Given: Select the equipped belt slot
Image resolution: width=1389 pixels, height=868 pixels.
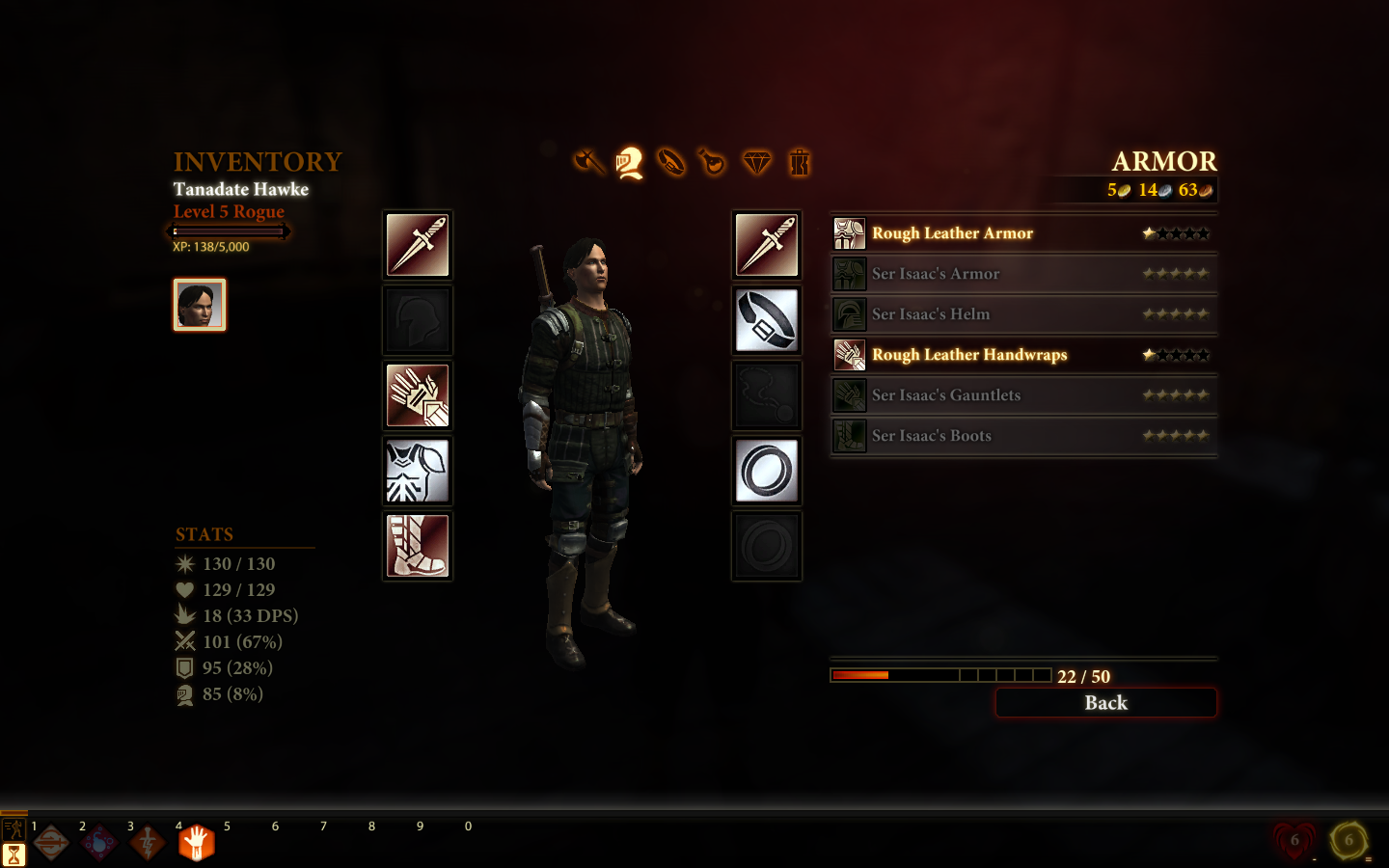Looking at the screenshot, I should point(767,320).
